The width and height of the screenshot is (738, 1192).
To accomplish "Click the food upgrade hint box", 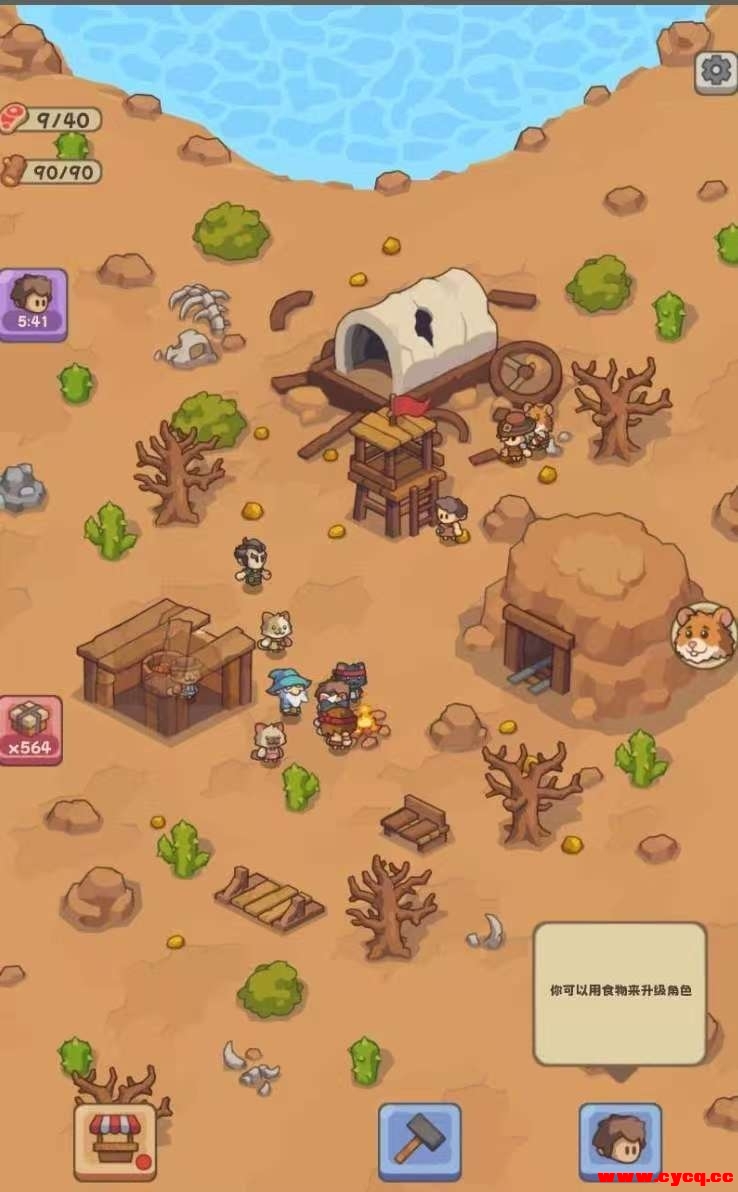I will pos(620,992).
